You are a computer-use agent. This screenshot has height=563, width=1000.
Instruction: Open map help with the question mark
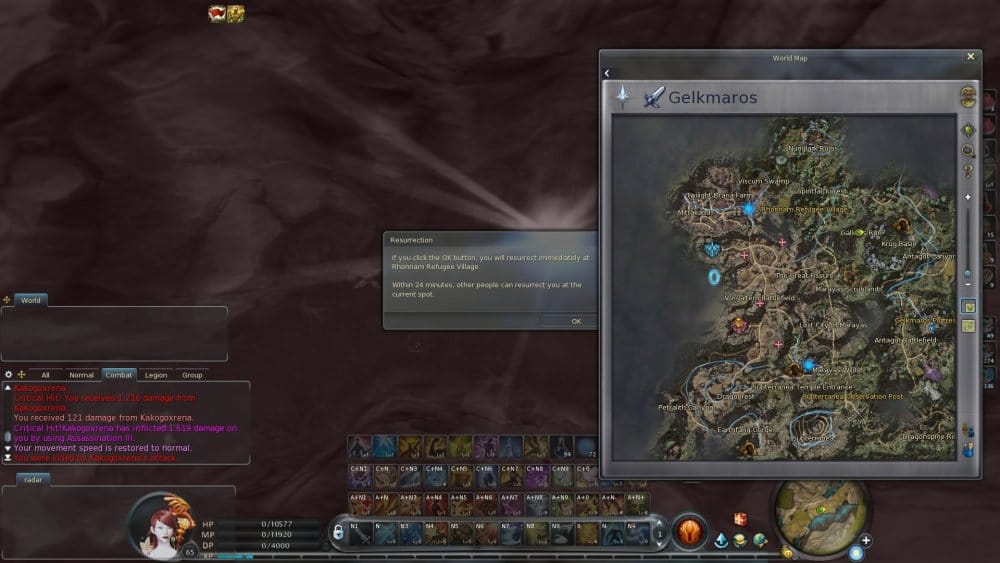click(x=968, y=172)
